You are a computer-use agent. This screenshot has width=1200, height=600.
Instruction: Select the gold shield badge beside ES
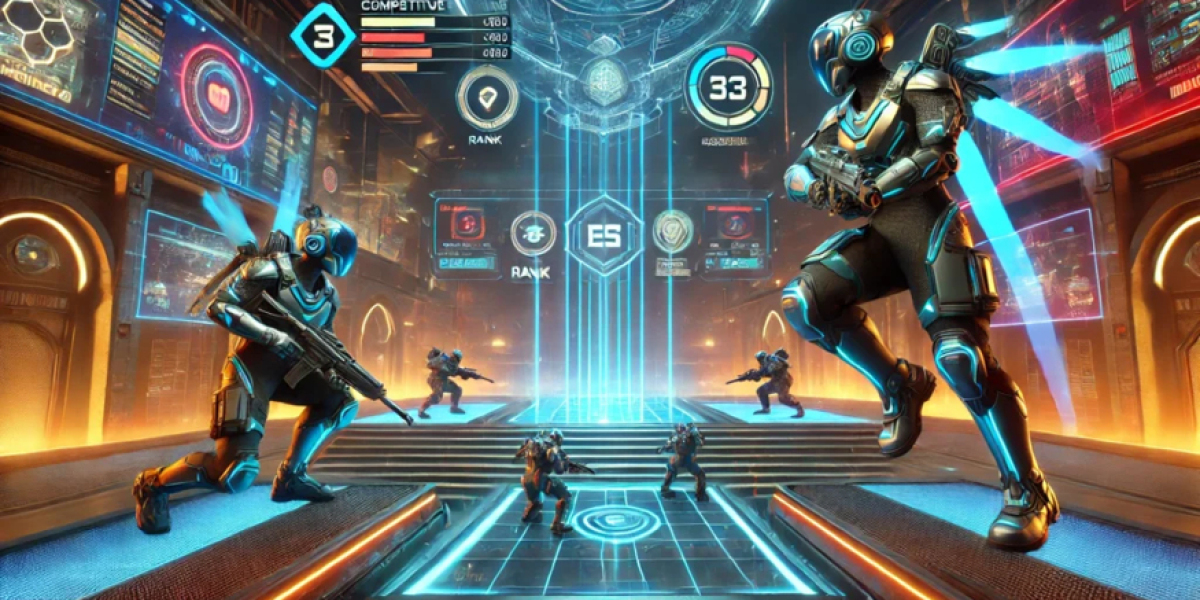[673, 230]
